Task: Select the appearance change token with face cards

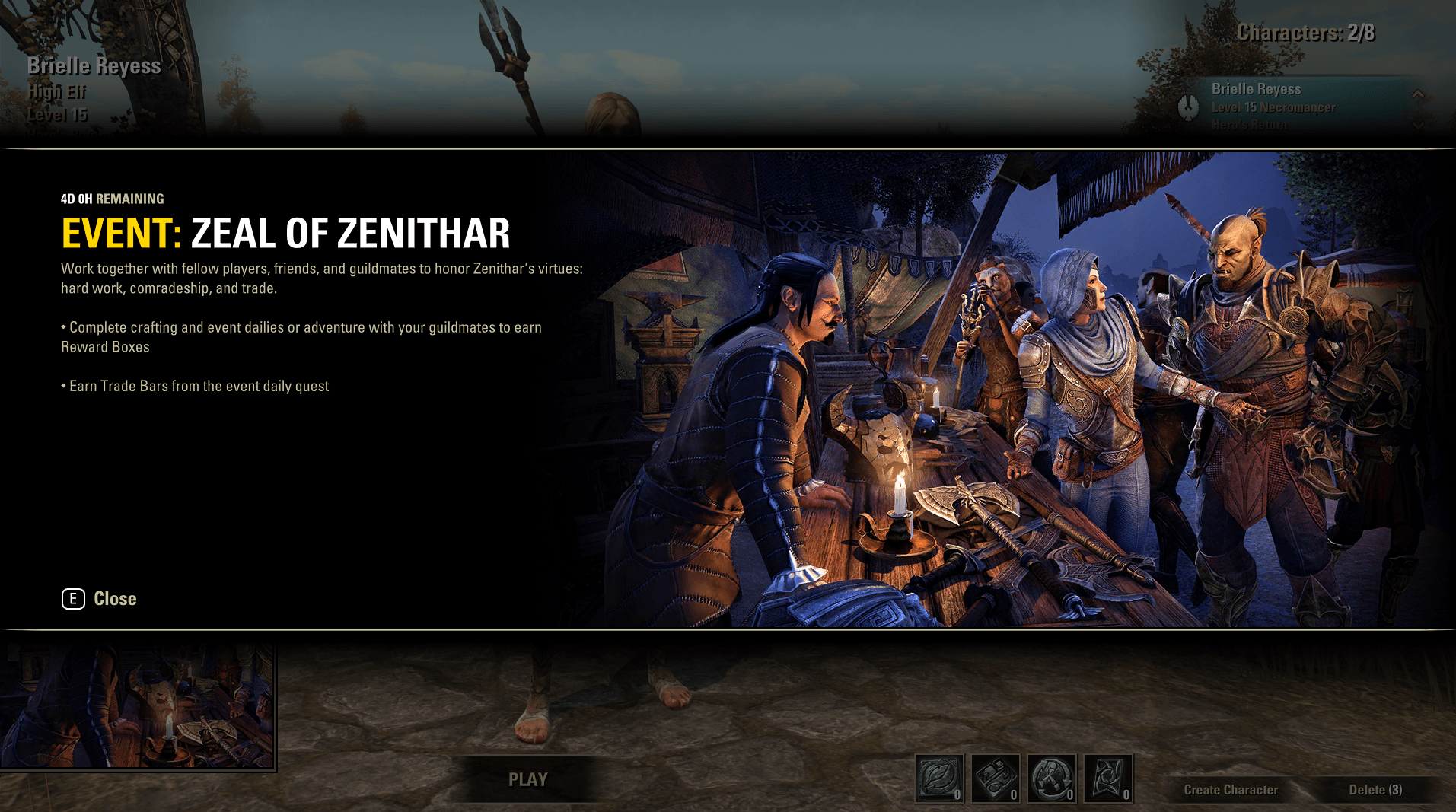Action: [996, 779]
